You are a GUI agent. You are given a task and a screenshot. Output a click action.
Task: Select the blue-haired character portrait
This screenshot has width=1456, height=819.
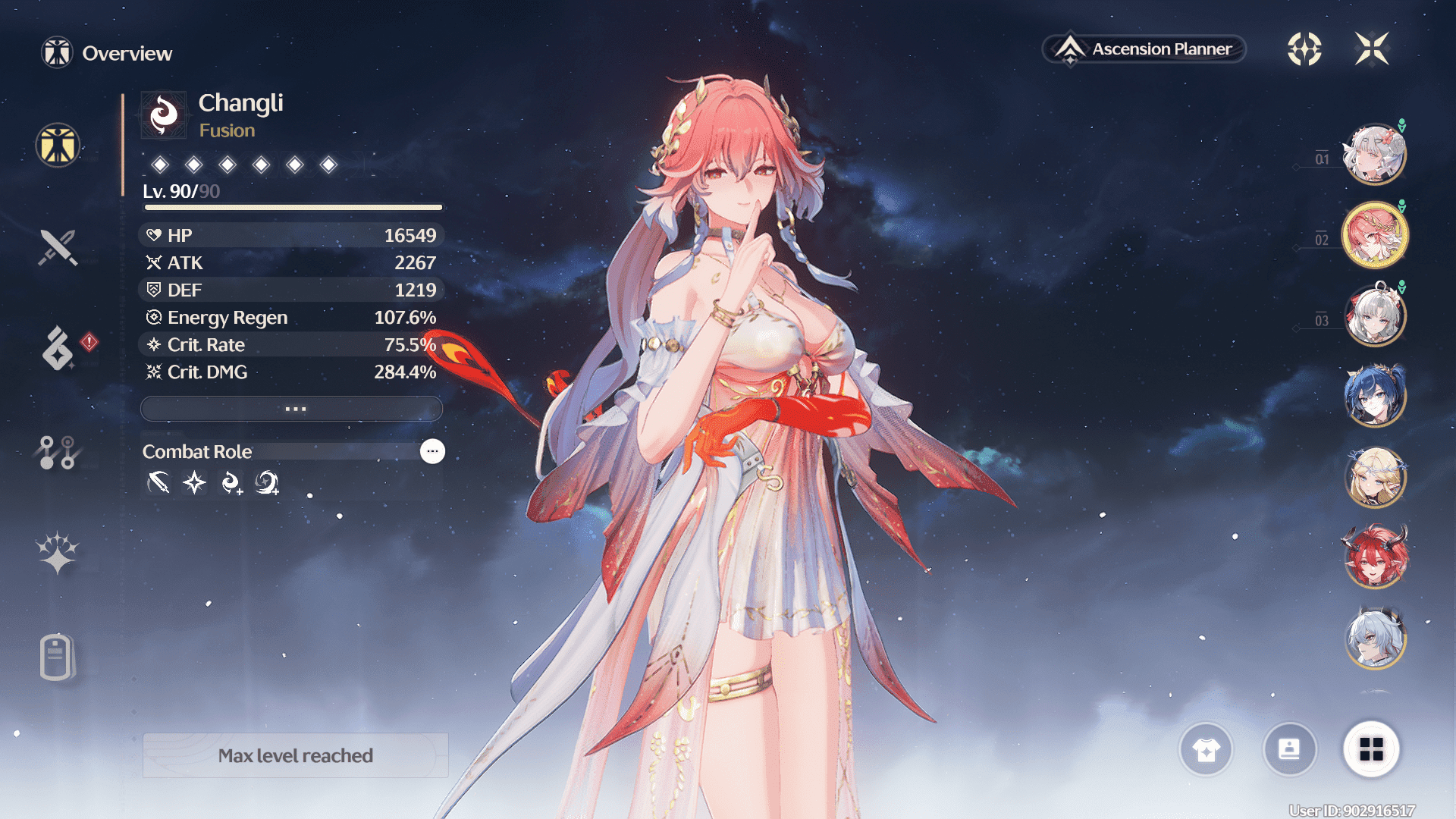coord(1374,396)
